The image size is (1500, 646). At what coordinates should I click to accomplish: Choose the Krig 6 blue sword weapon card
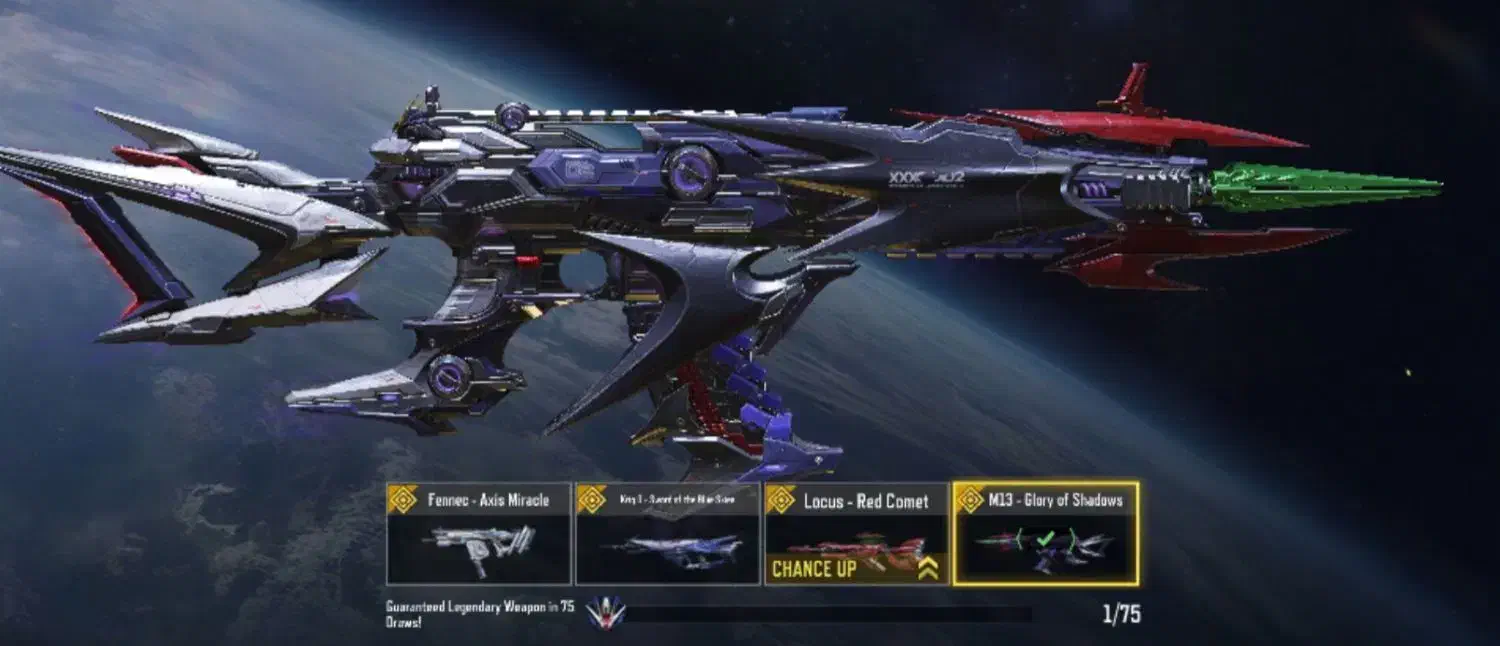point(667,534)
